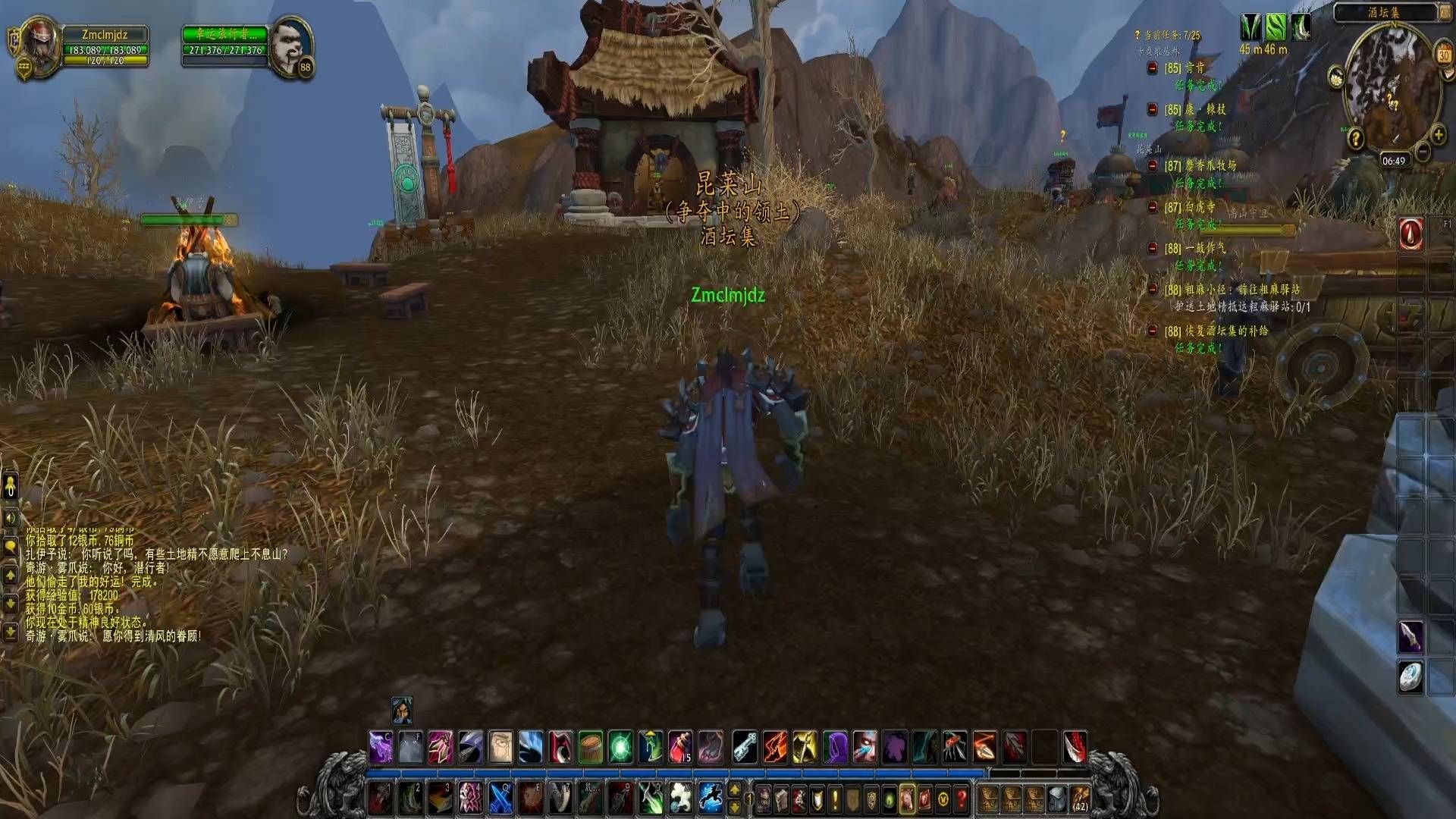The width and height of the screenshot is (1456, 819).
Task: Zoom in the minimap with plus button
Action: (x=1439, y=136)
